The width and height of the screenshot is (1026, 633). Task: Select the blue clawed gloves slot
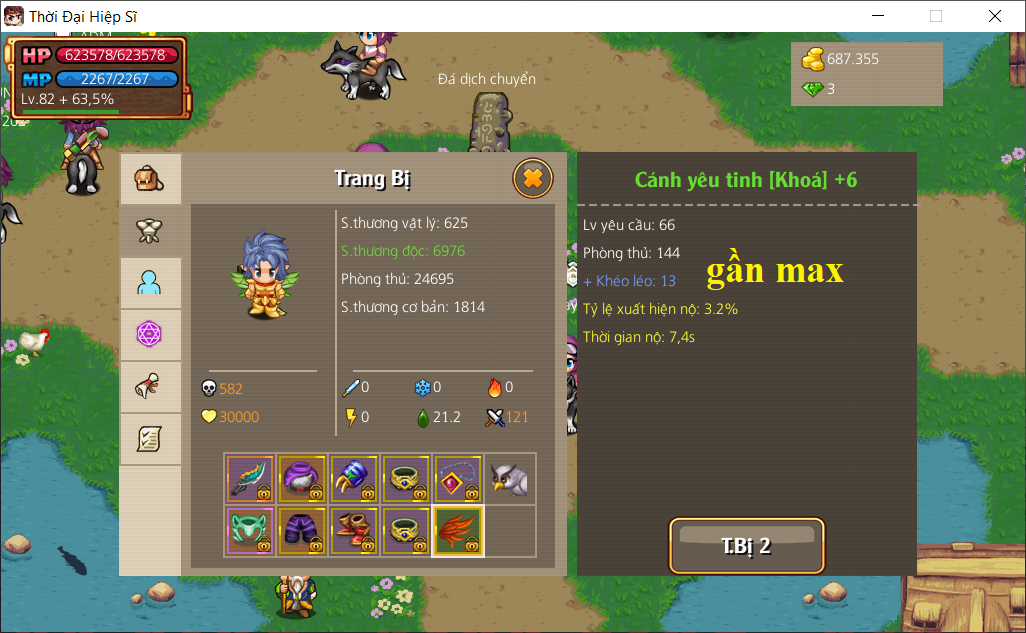coord(354,480)
